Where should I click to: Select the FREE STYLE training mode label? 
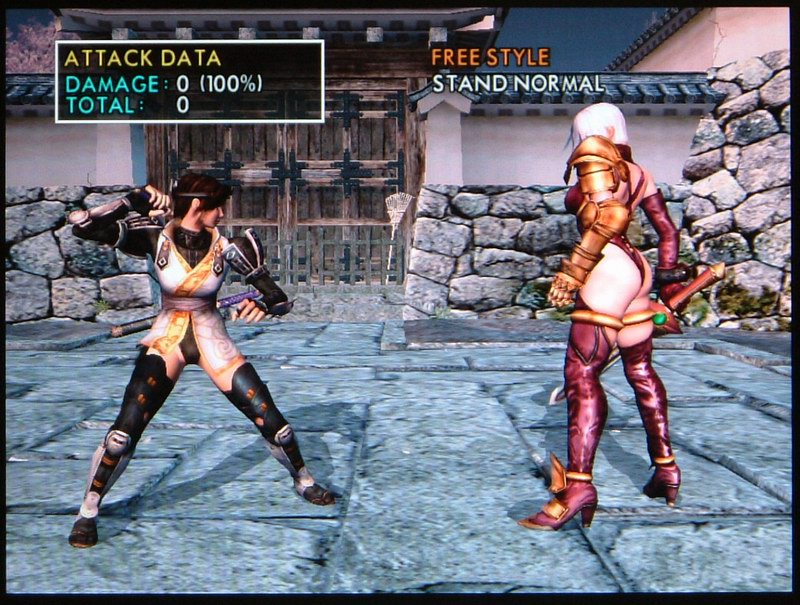[490, 57]
